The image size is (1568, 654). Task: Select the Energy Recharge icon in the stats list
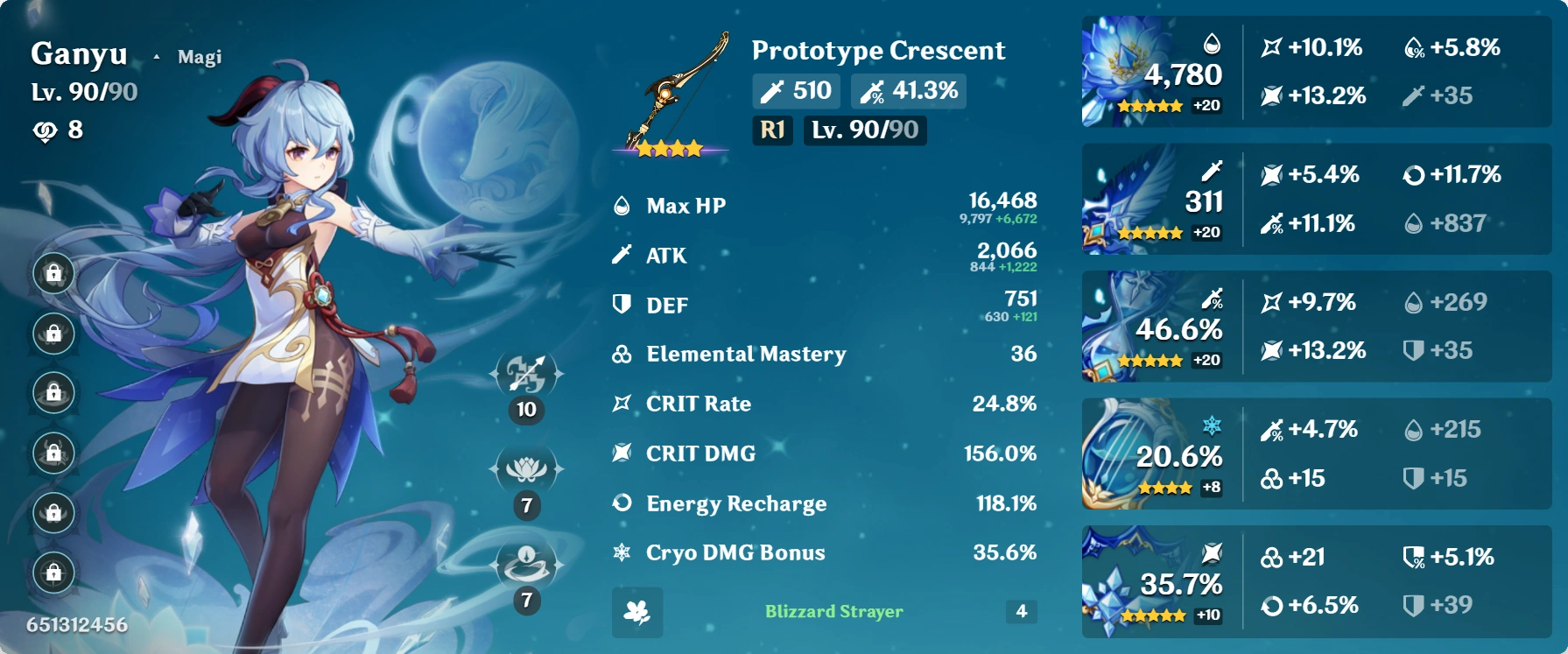pos(622,503)
